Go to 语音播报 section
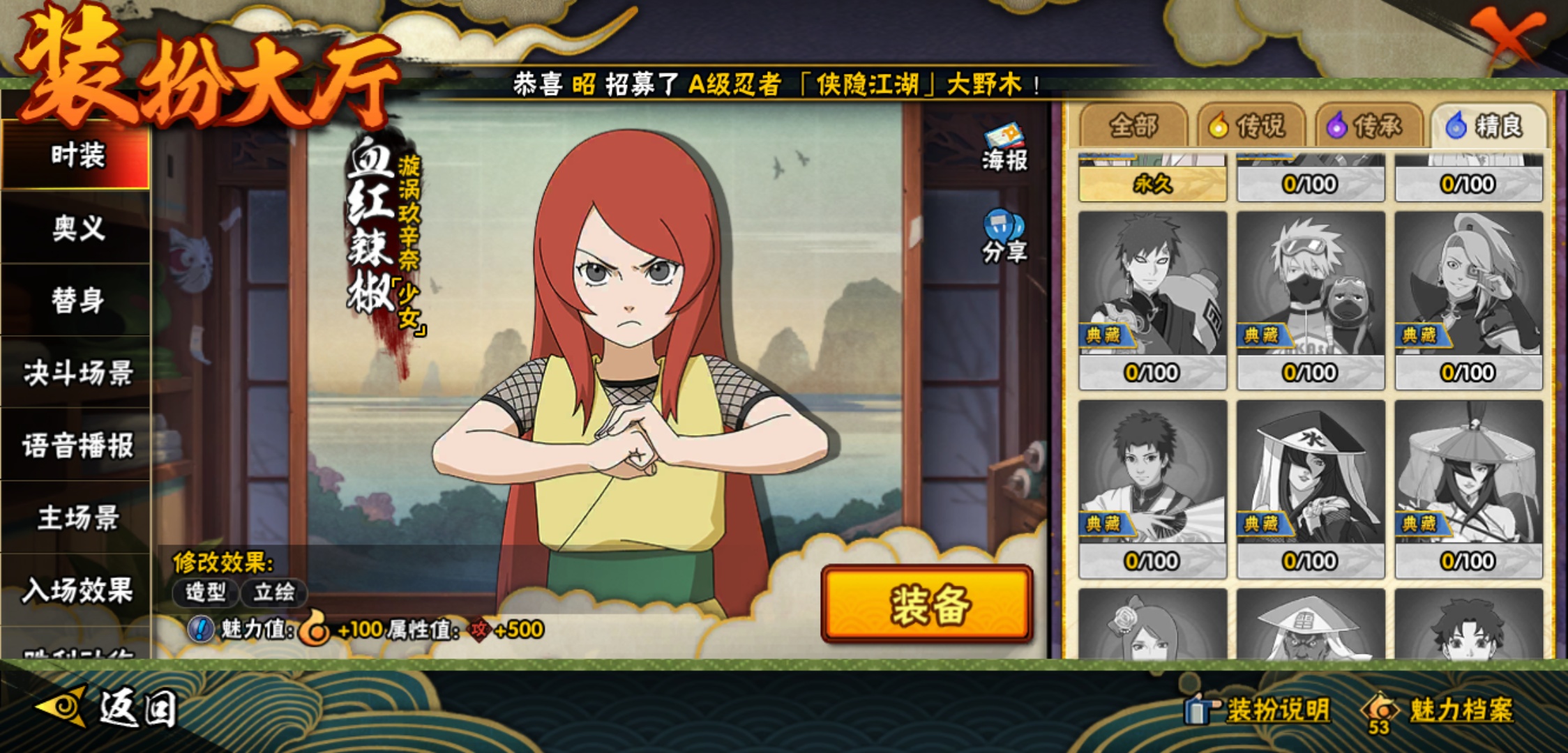Screen dimensions: 1568x753 click(77, 446)
